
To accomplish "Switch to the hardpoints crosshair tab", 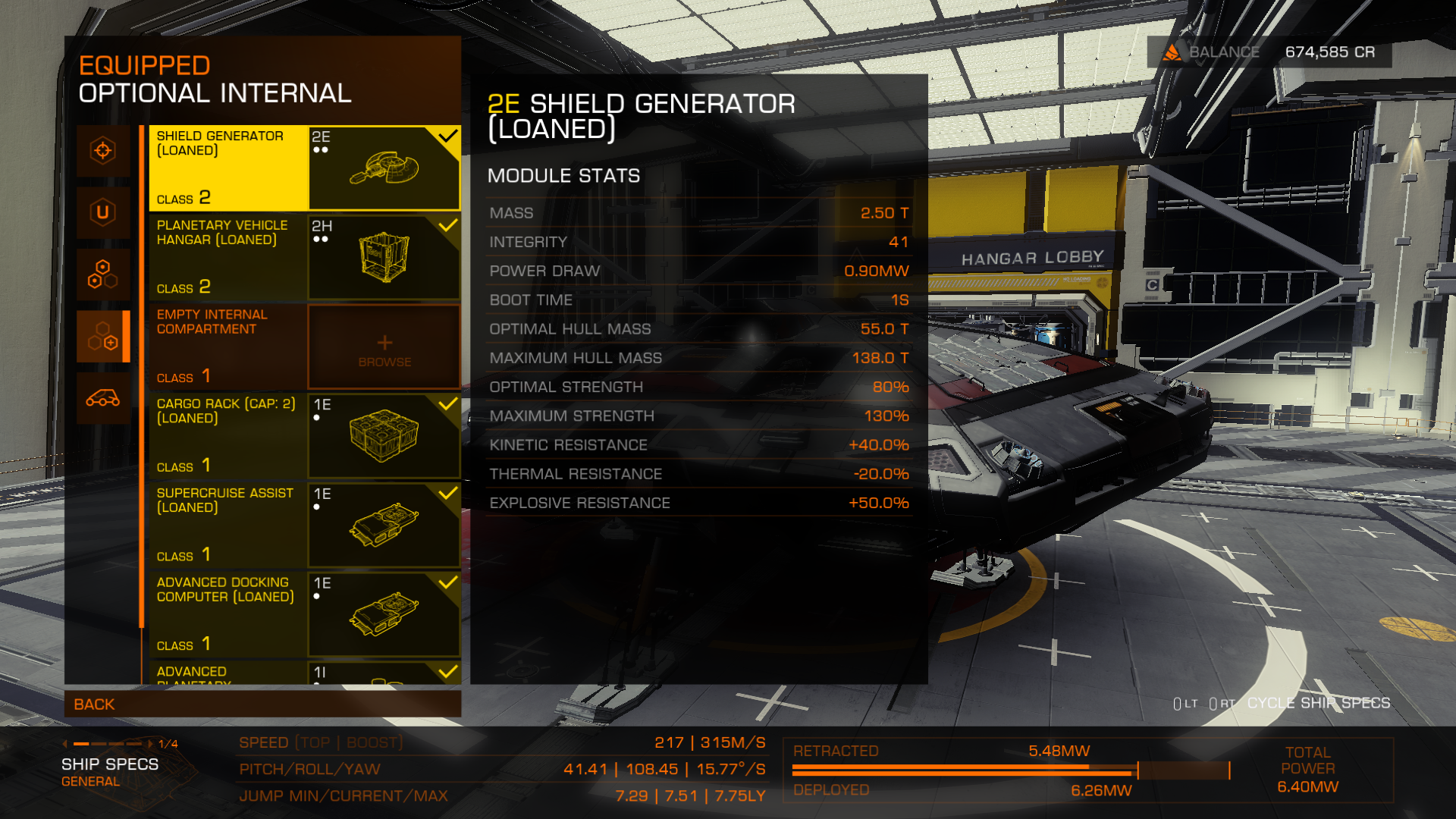I will point(103,150).
